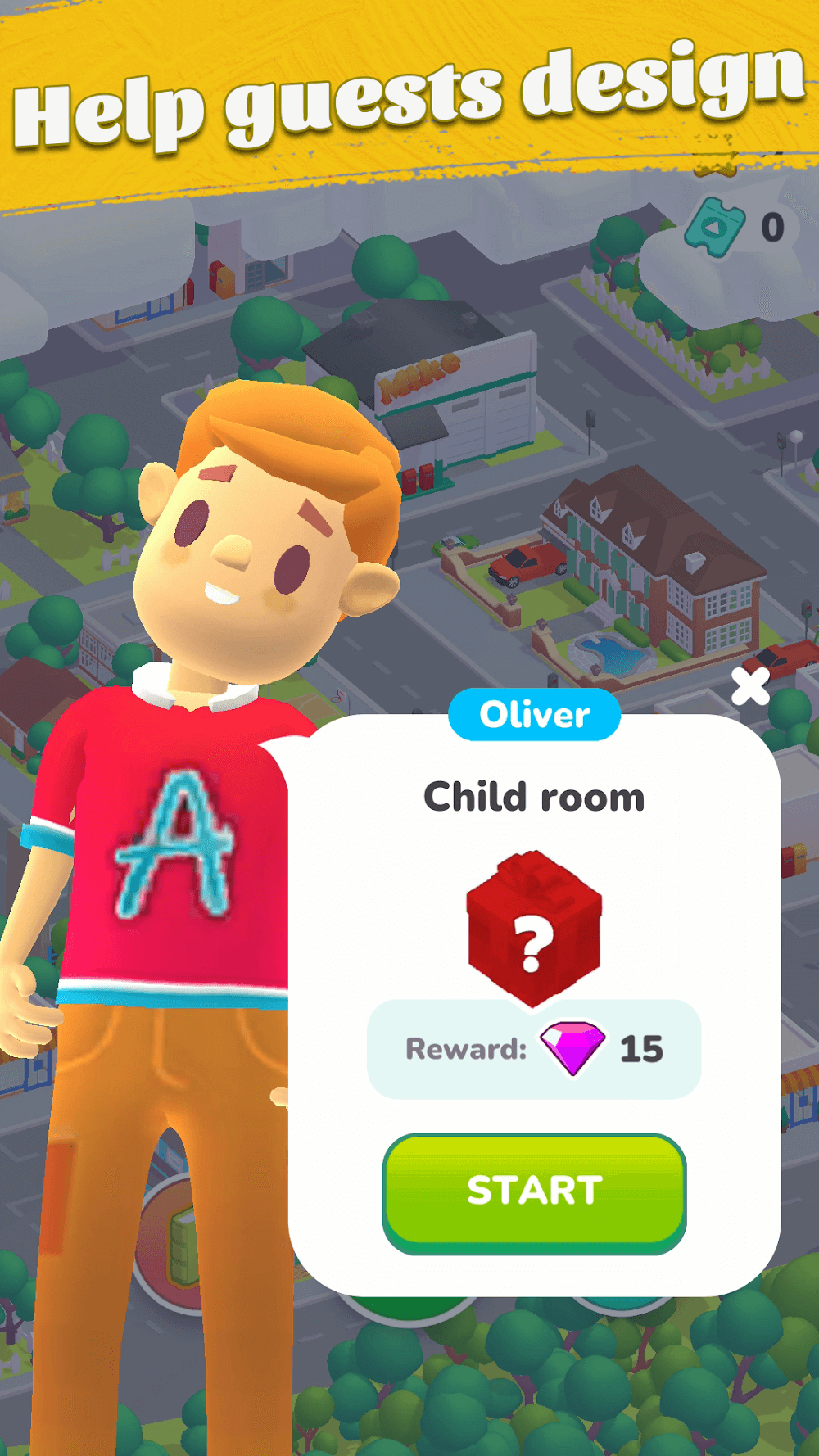Start Oliver's Child room job
819x1456 pixels.
534,1191
